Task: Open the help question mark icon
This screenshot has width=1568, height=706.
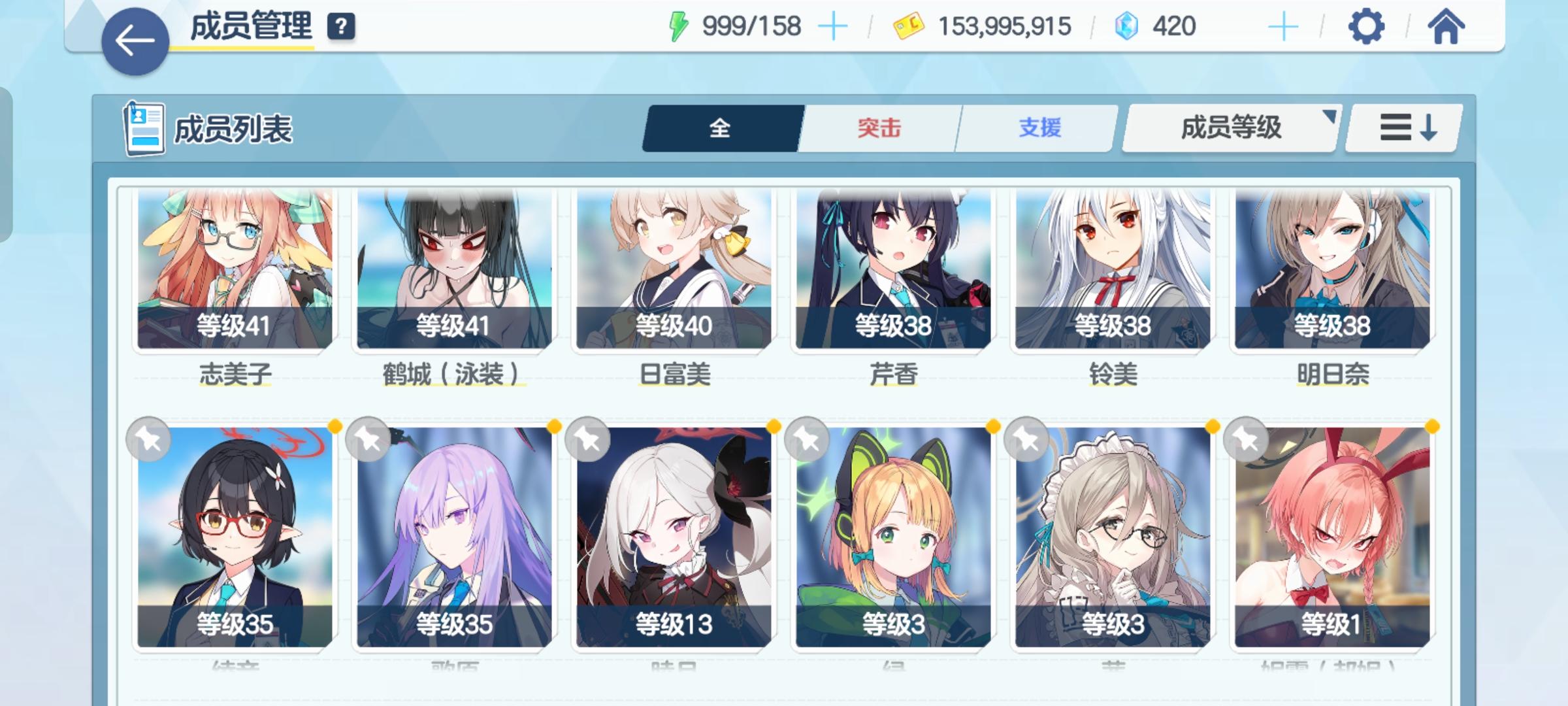Action: [x=340, y=27]
